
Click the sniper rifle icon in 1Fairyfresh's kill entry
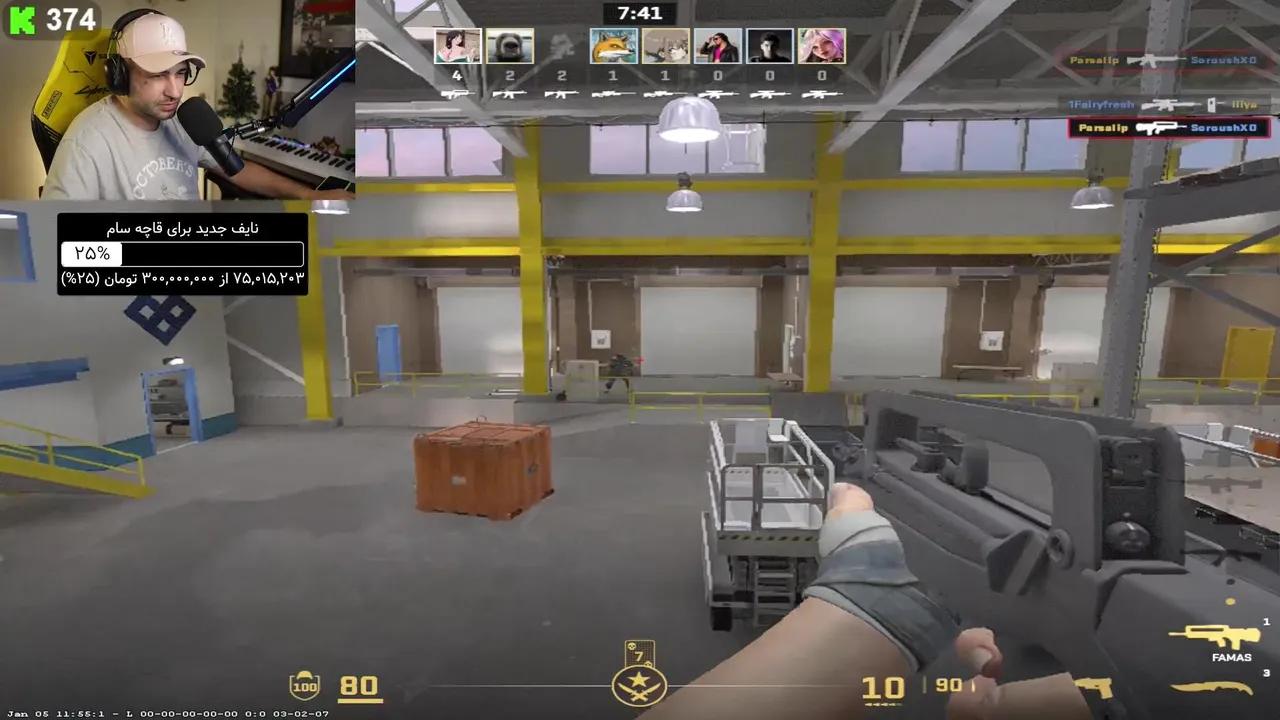pos(1167,104)
